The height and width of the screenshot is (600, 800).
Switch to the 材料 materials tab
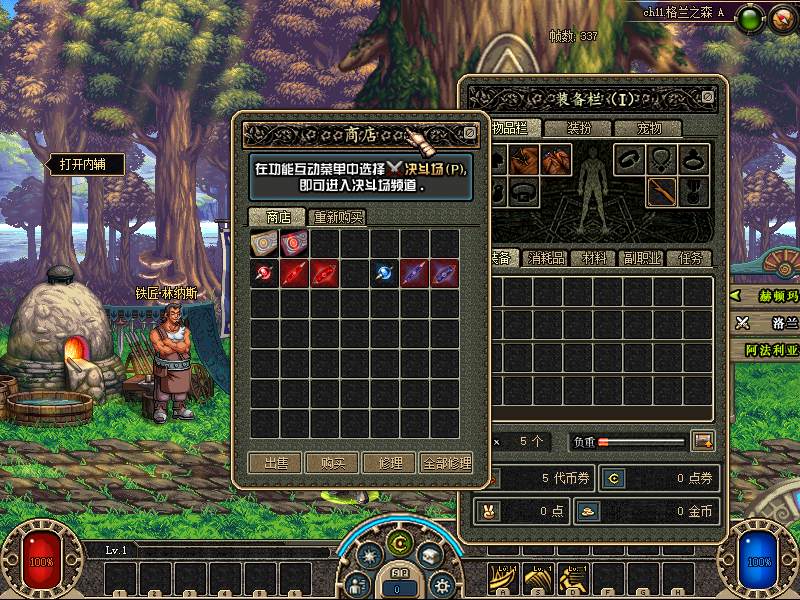point(594,258)
